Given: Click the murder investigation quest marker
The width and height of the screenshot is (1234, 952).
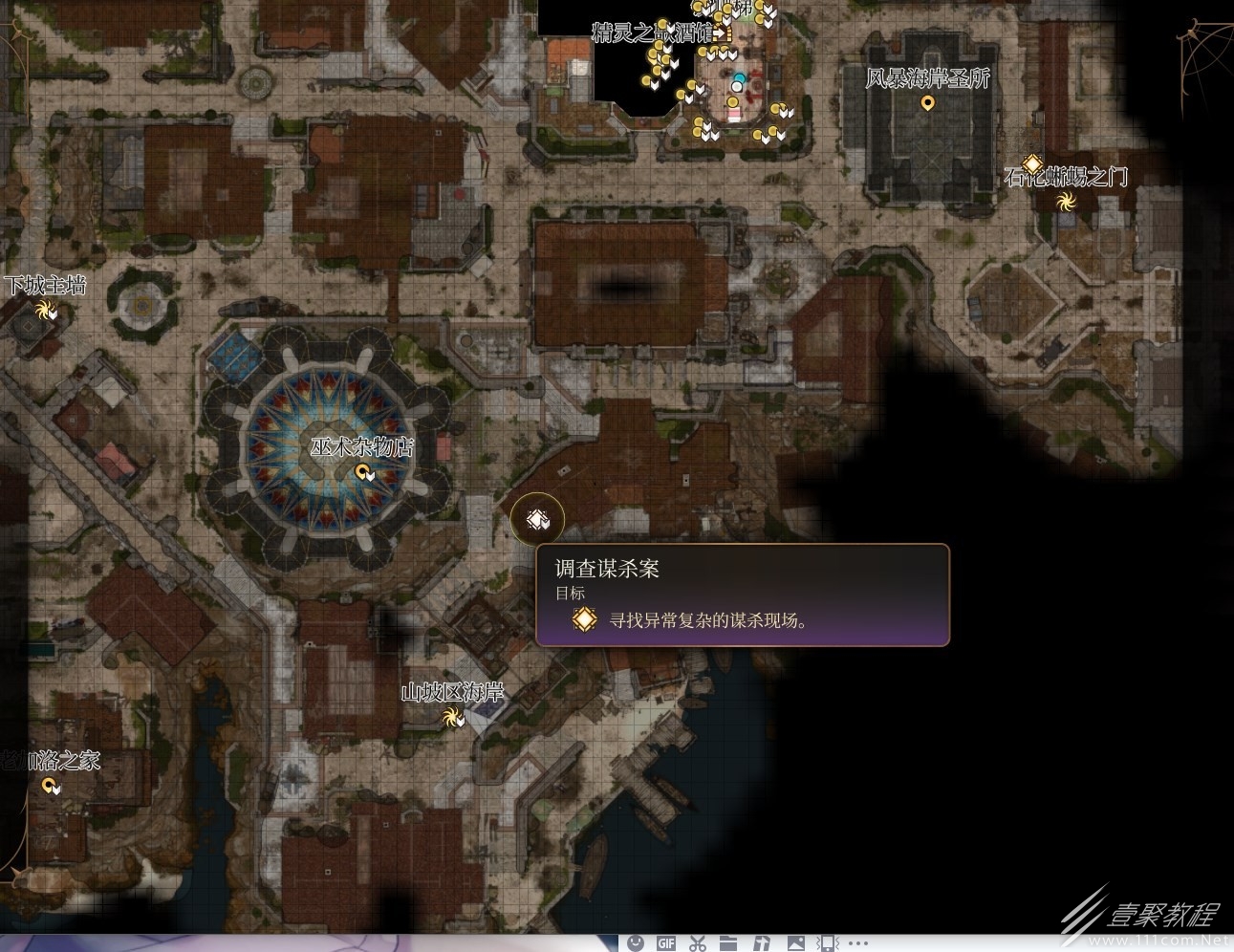Looking at the screenshot, I should 537,519.
